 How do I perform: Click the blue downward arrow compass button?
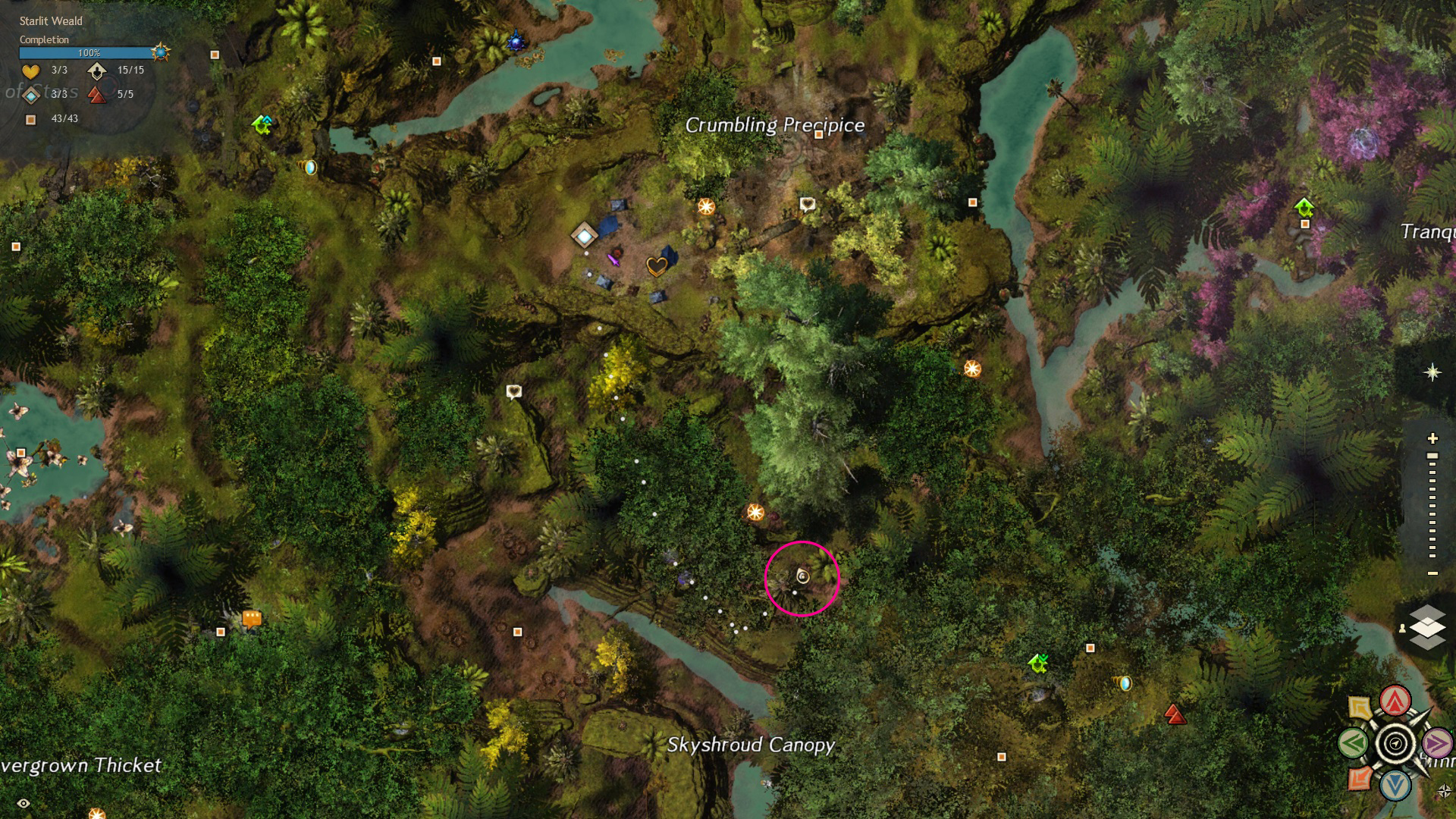pos(1395,785)
